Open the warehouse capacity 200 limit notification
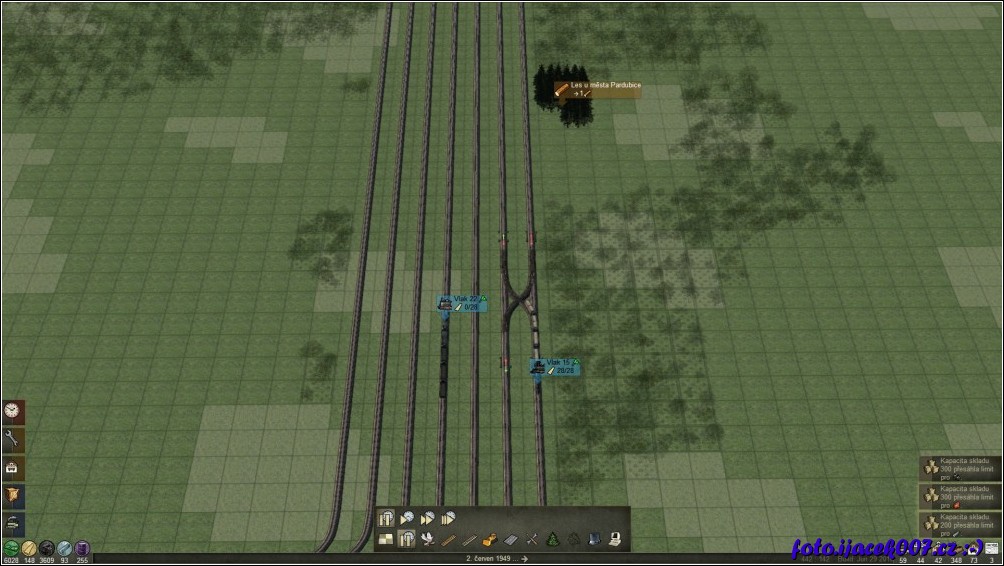 pyautogui.click(x=960, y=526)
